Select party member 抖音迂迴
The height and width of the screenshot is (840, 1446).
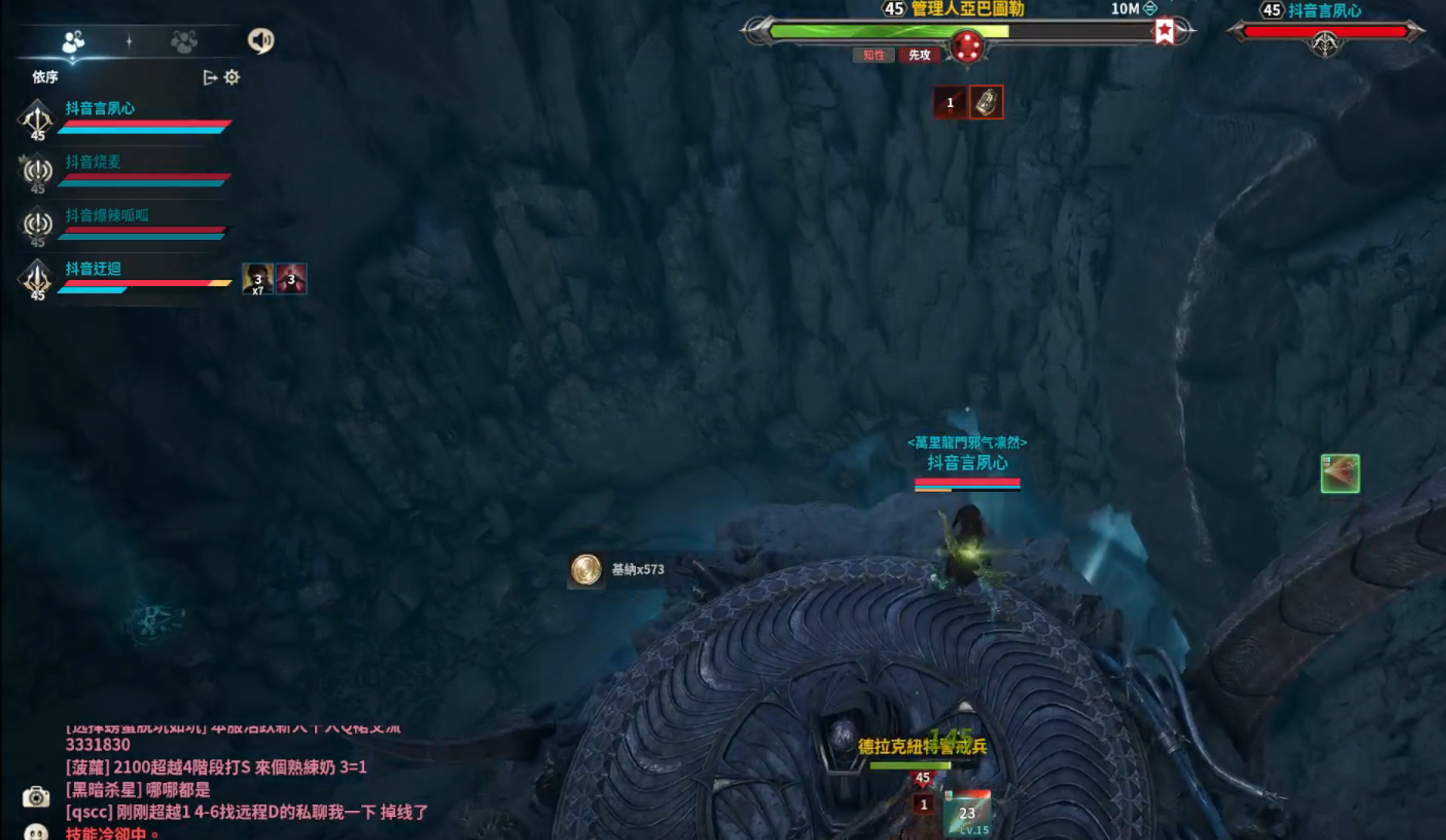click(x=93, y=268)
